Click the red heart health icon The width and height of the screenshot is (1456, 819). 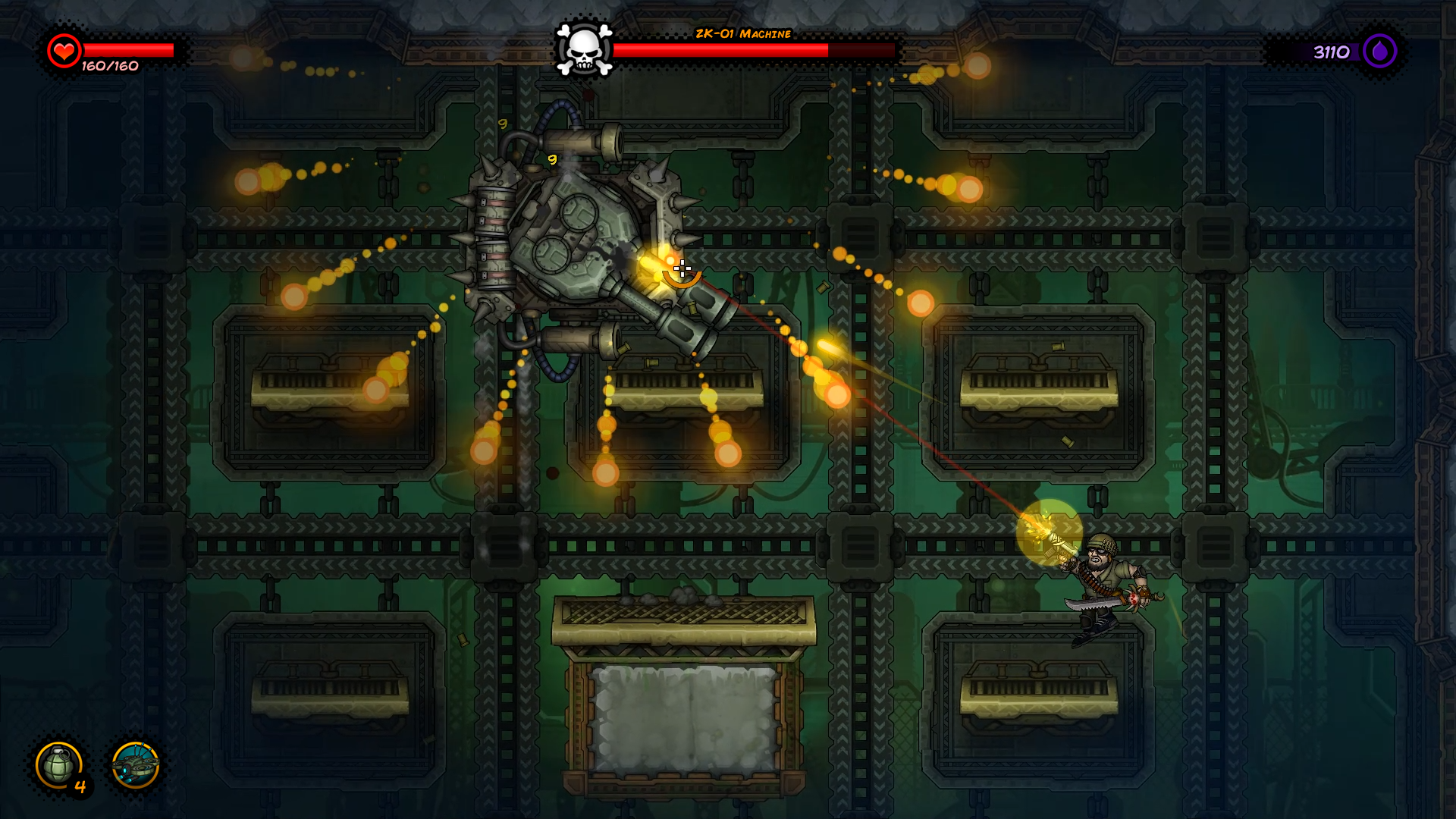pyautogui.click(x=64, y=52)
